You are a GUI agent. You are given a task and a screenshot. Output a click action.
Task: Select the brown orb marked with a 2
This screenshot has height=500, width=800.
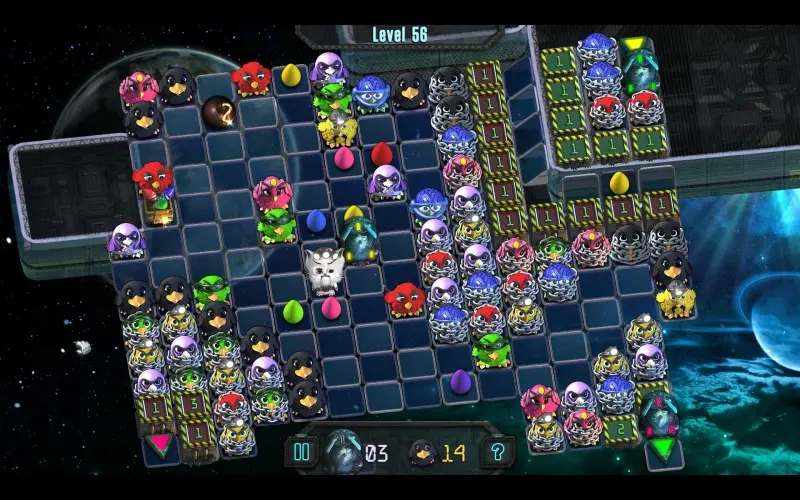click(x=218, y=110)
